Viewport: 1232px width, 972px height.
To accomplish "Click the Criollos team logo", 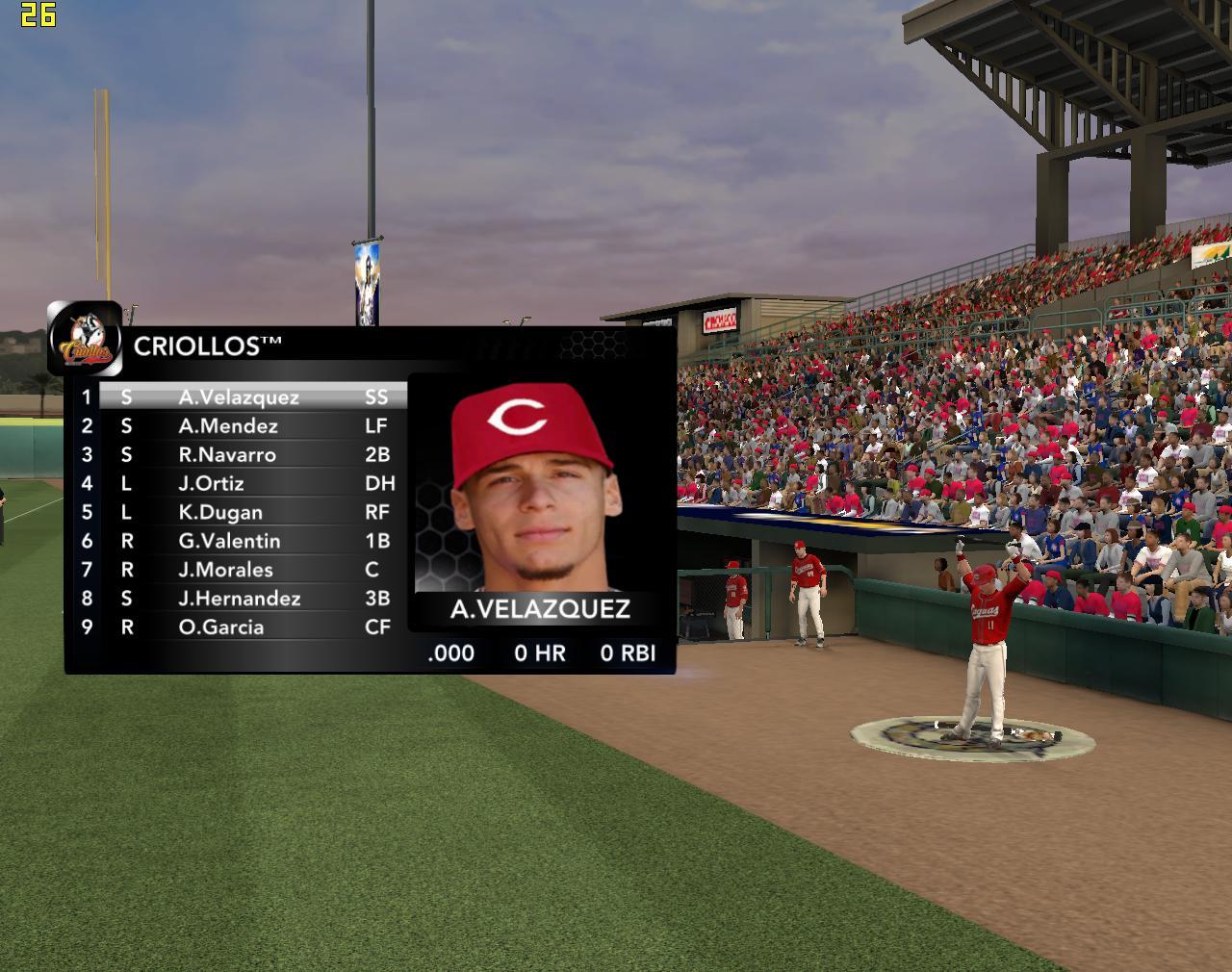I will click(86, 339).
